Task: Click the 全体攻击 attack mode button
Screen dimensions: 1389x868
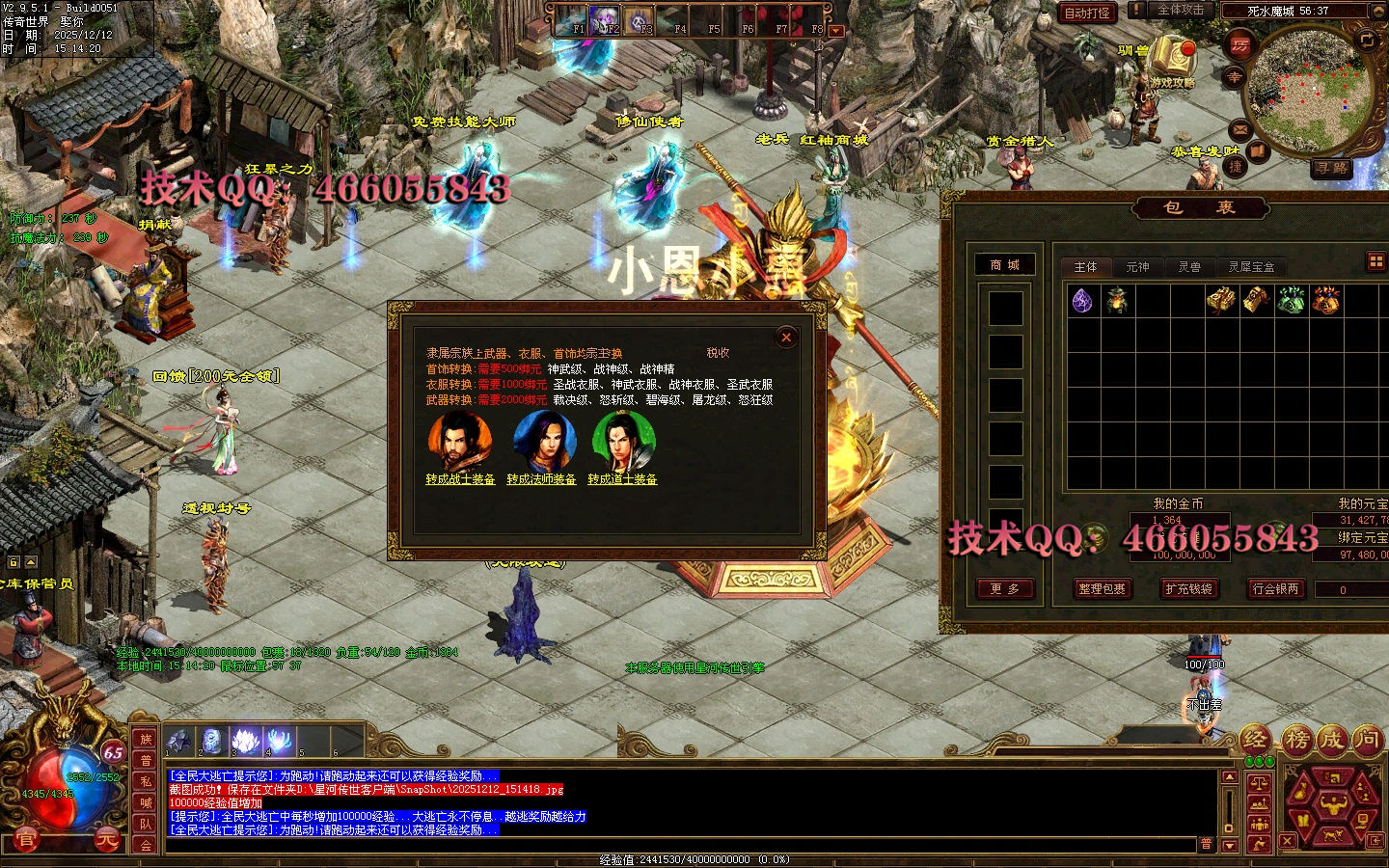Action: tap(1181, 10)
